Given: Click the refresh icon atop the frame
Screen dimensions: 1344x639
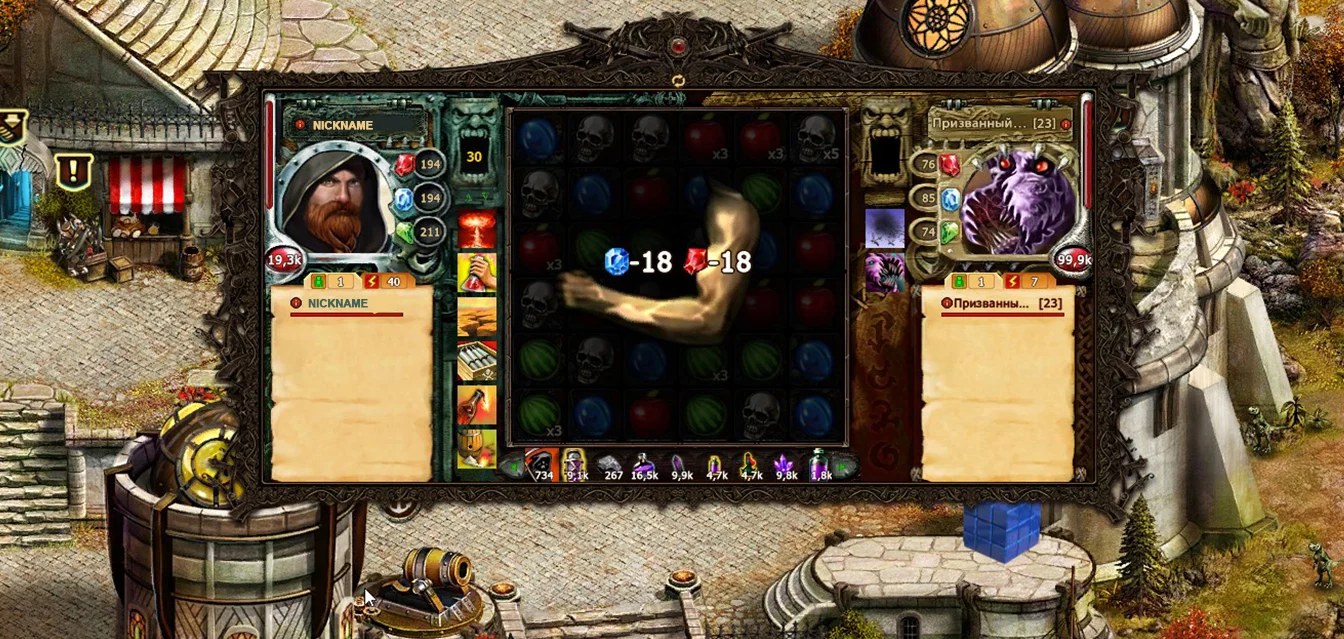Looking at the screenshot, I should click(679, 80).
